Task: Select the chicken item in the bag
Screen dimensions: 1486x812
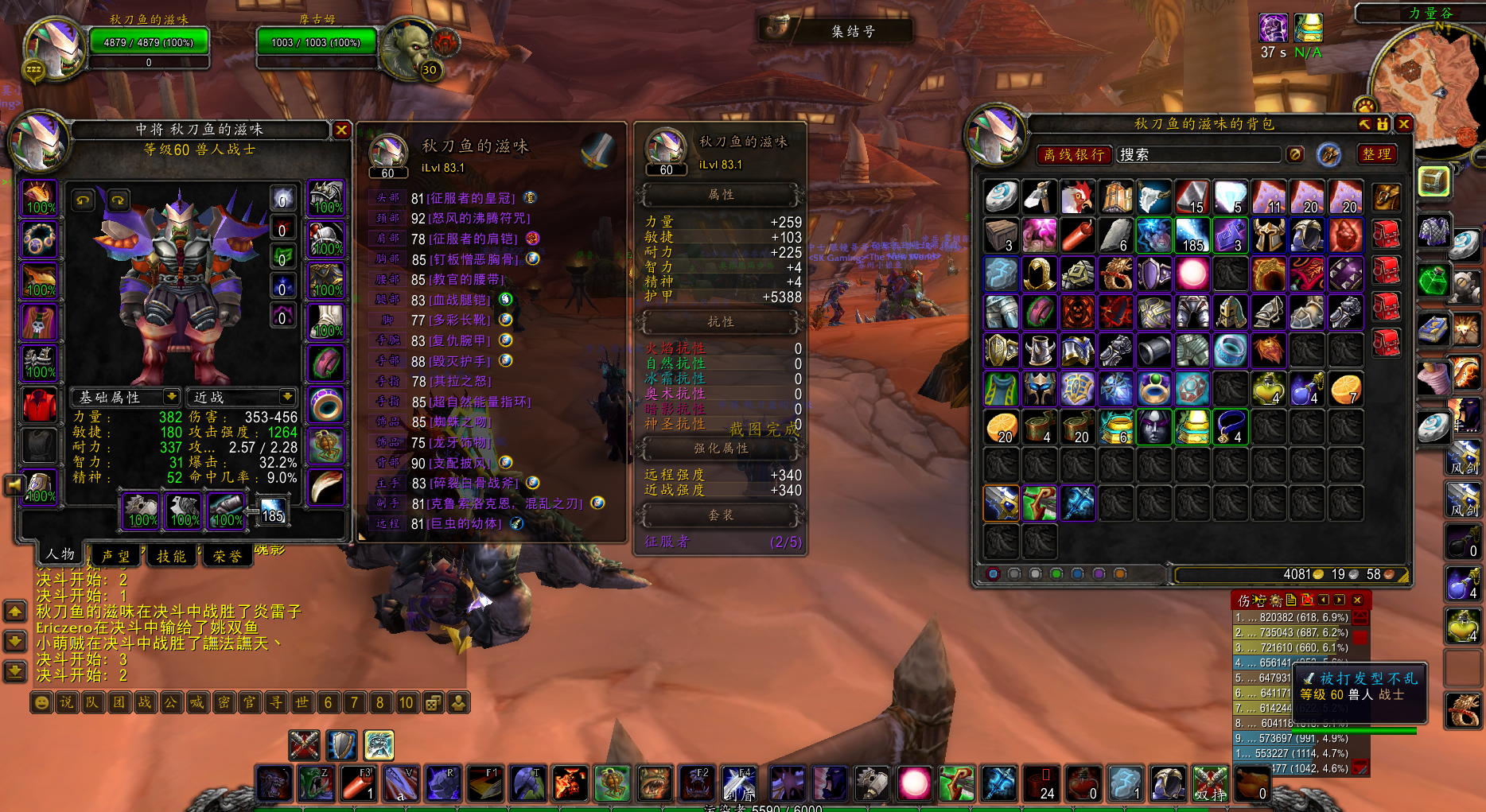Action: [x=1077, y=196]
